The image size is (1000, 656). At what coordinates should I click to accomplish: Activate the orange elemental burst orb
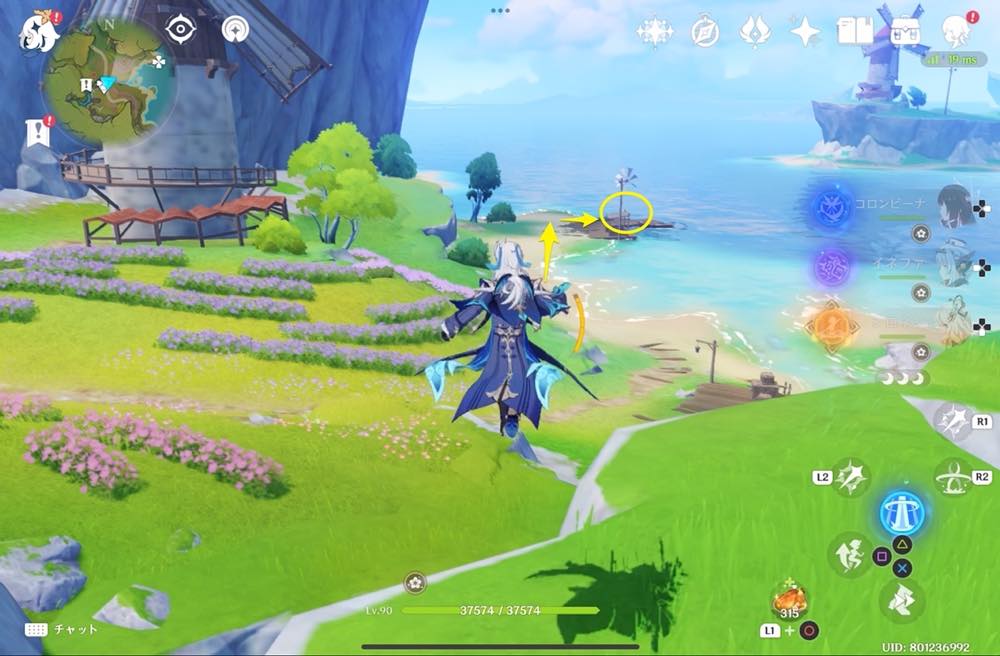pos(832,325)
